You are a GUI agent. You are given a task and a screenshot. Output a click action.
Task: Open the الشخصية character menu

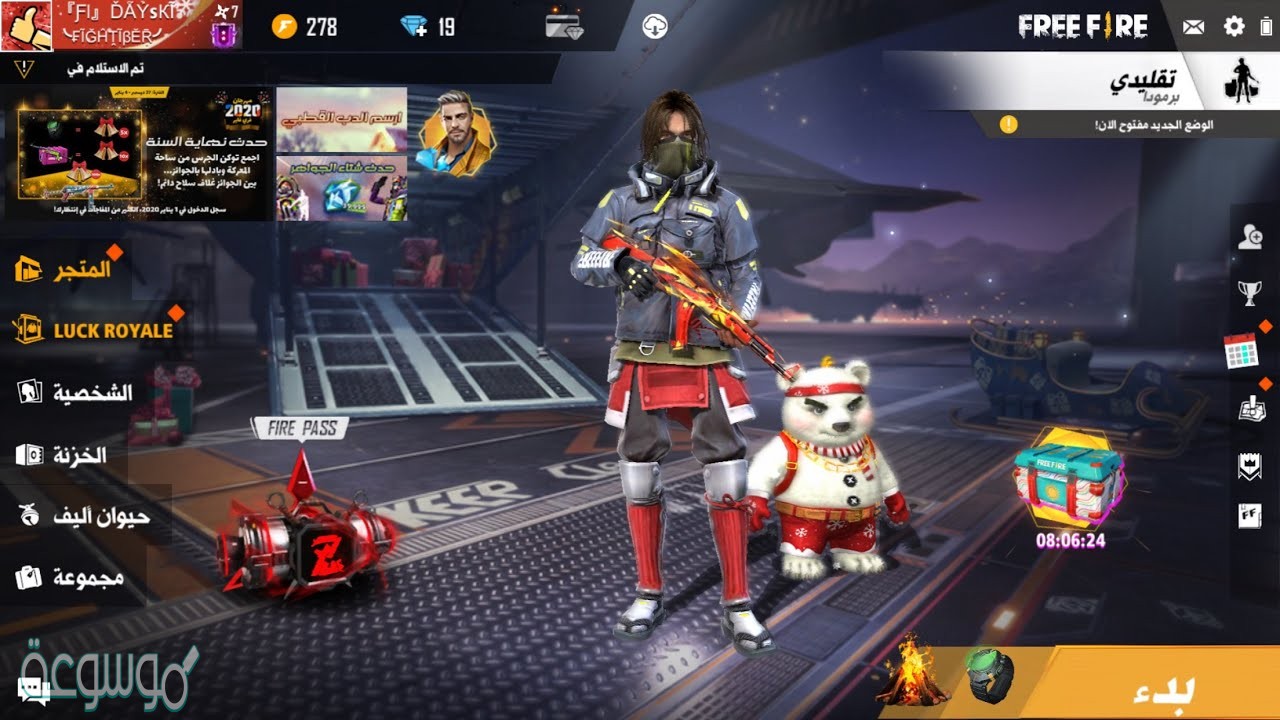pyautogui.click(x=76, y=392)
